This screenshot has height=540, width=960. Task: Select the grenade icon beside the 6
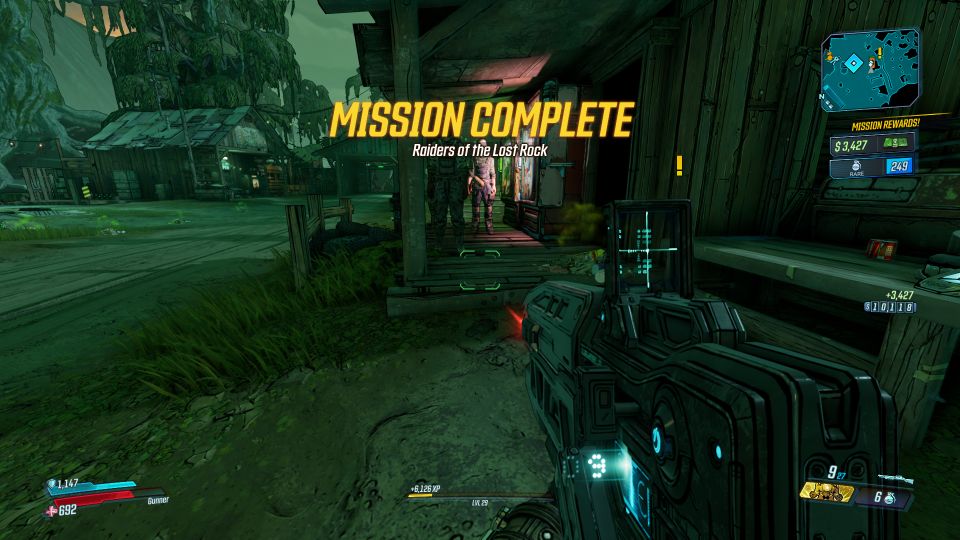click(x=890, y=497)
